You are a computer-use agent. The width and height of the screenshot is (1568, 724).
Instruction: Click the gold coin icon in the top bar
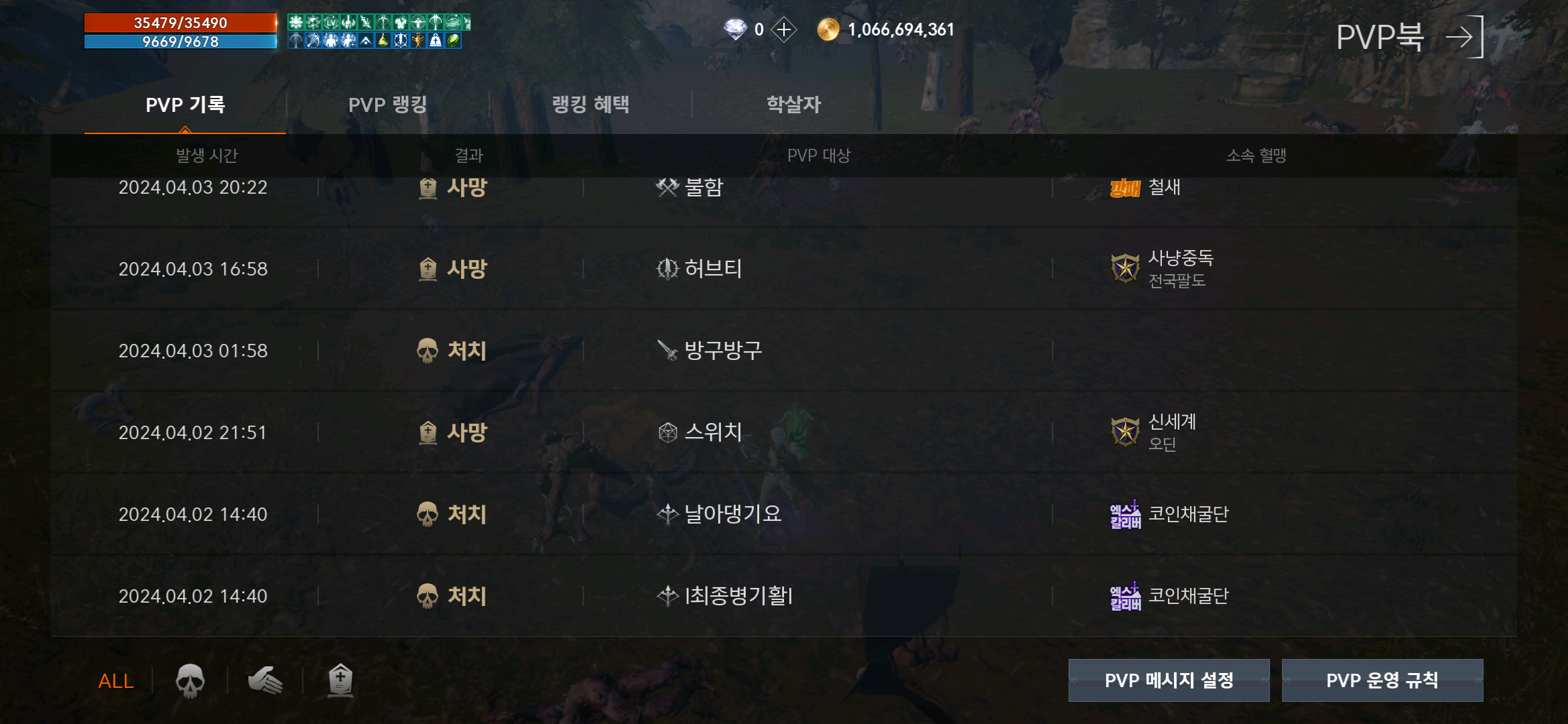(x=828, y=29)
